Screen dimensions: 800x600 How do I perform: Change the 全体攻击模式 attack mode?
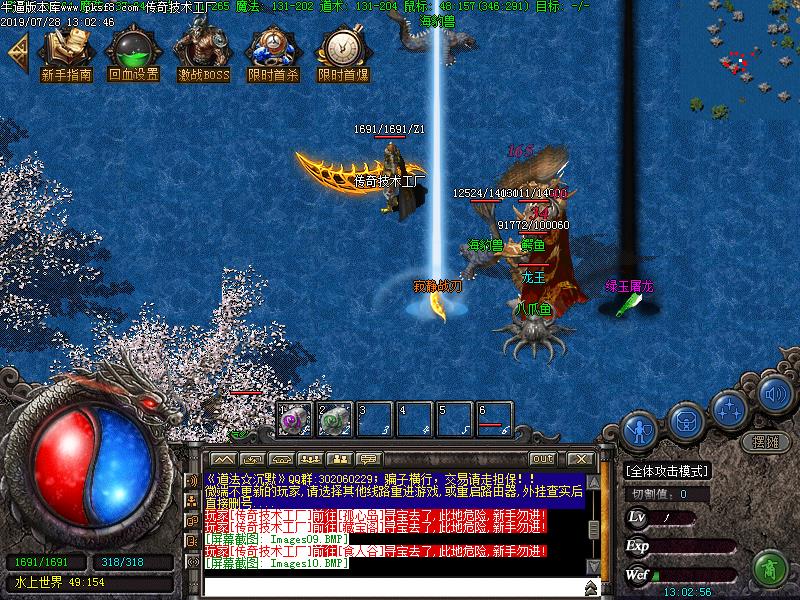[667, 471]
